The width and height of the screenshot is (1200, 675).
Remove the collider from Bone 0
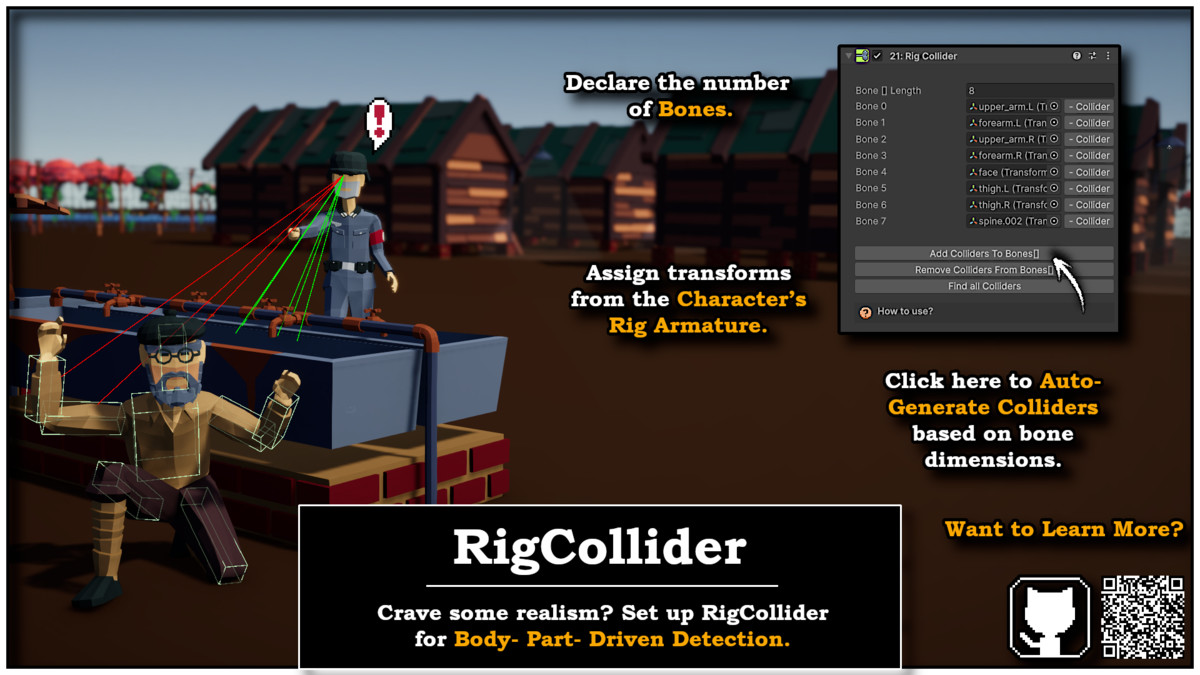(1088, 107)
